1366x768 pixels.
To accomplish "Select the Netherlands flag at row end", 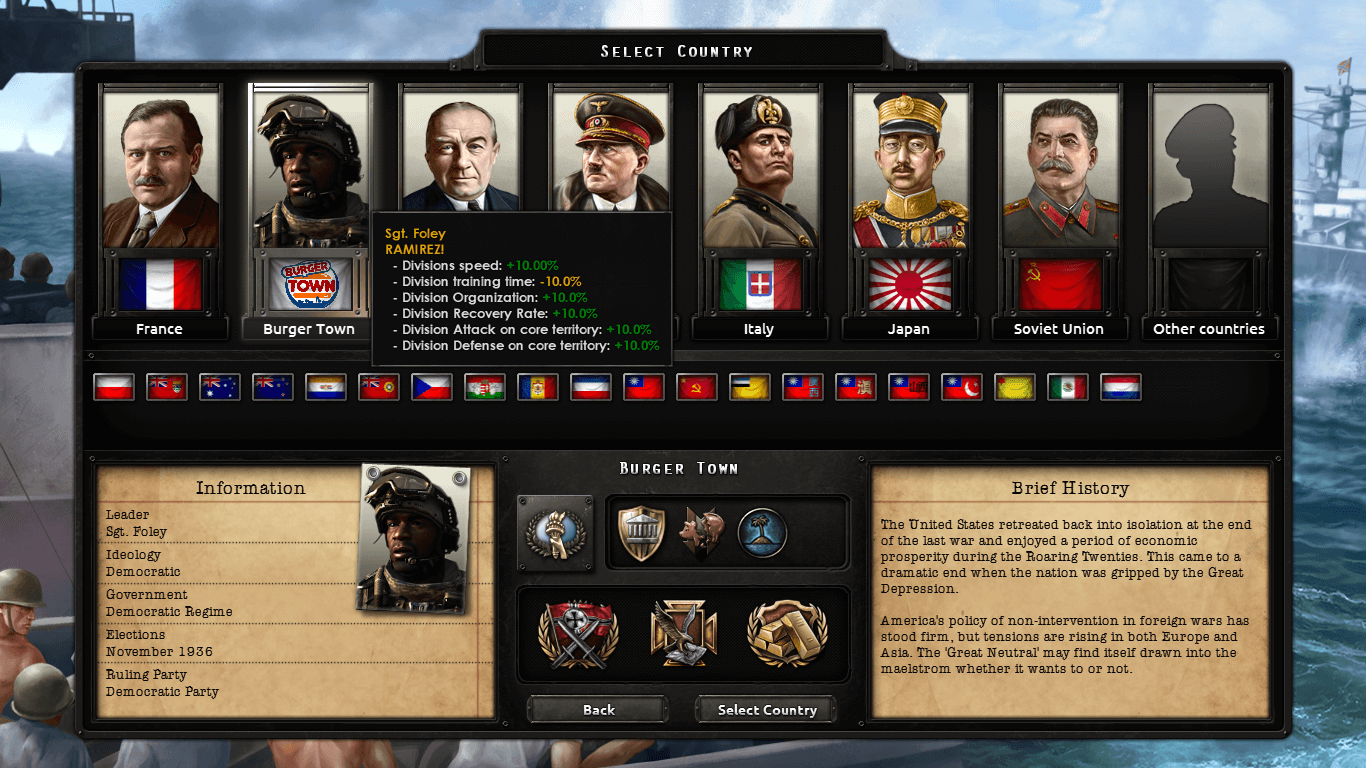I will click(x=1120, y=387).
